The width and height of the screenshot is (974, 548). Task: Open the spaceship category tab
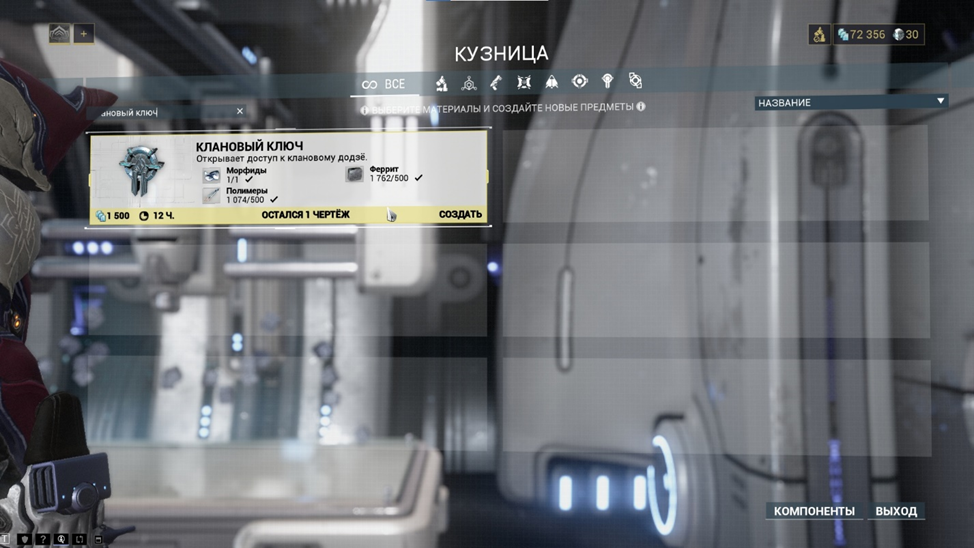click(551, 82)
